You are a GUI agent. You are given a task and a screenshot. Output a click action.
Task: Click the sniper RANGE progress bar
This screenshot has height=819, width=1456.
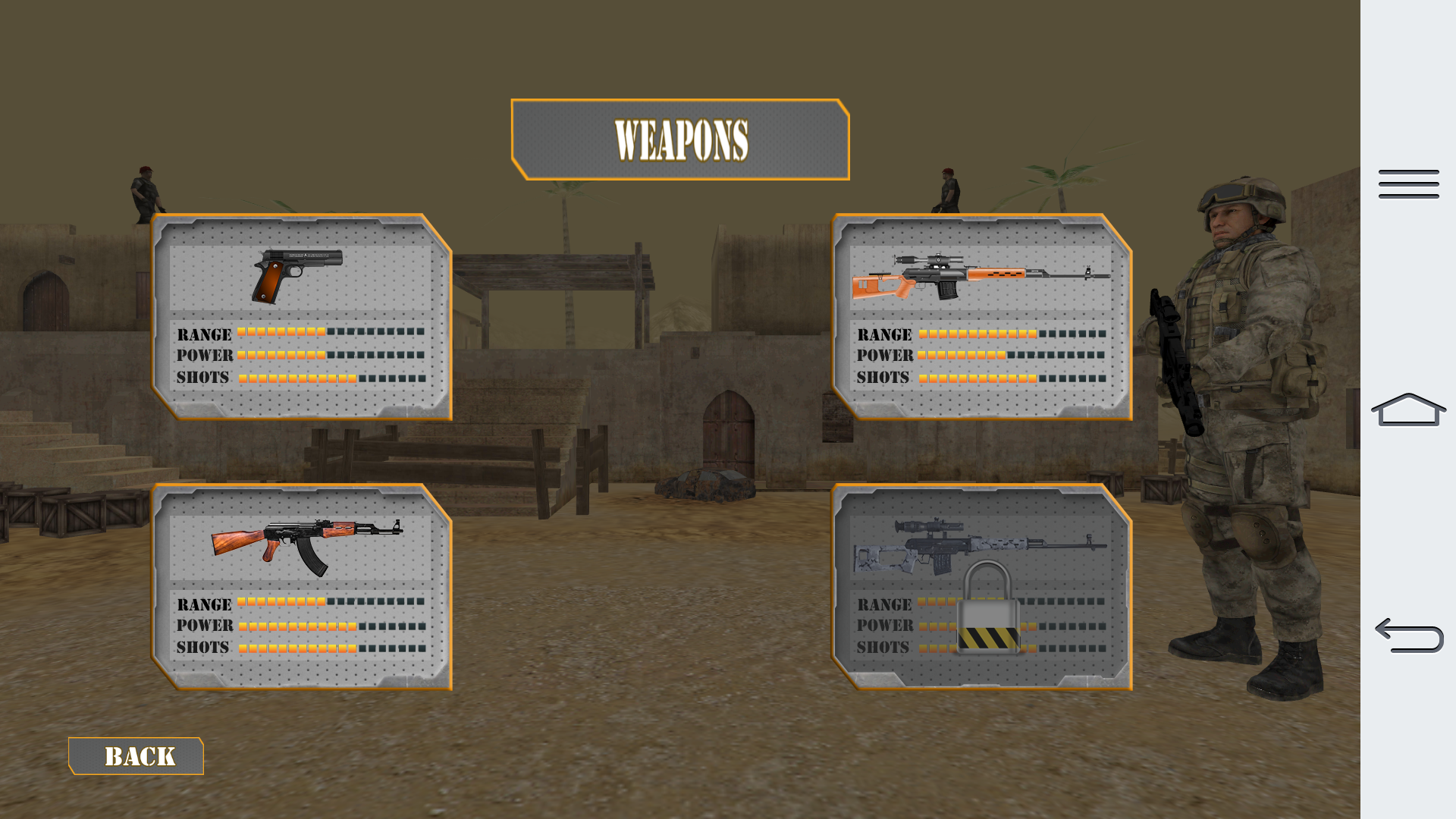1012,334
